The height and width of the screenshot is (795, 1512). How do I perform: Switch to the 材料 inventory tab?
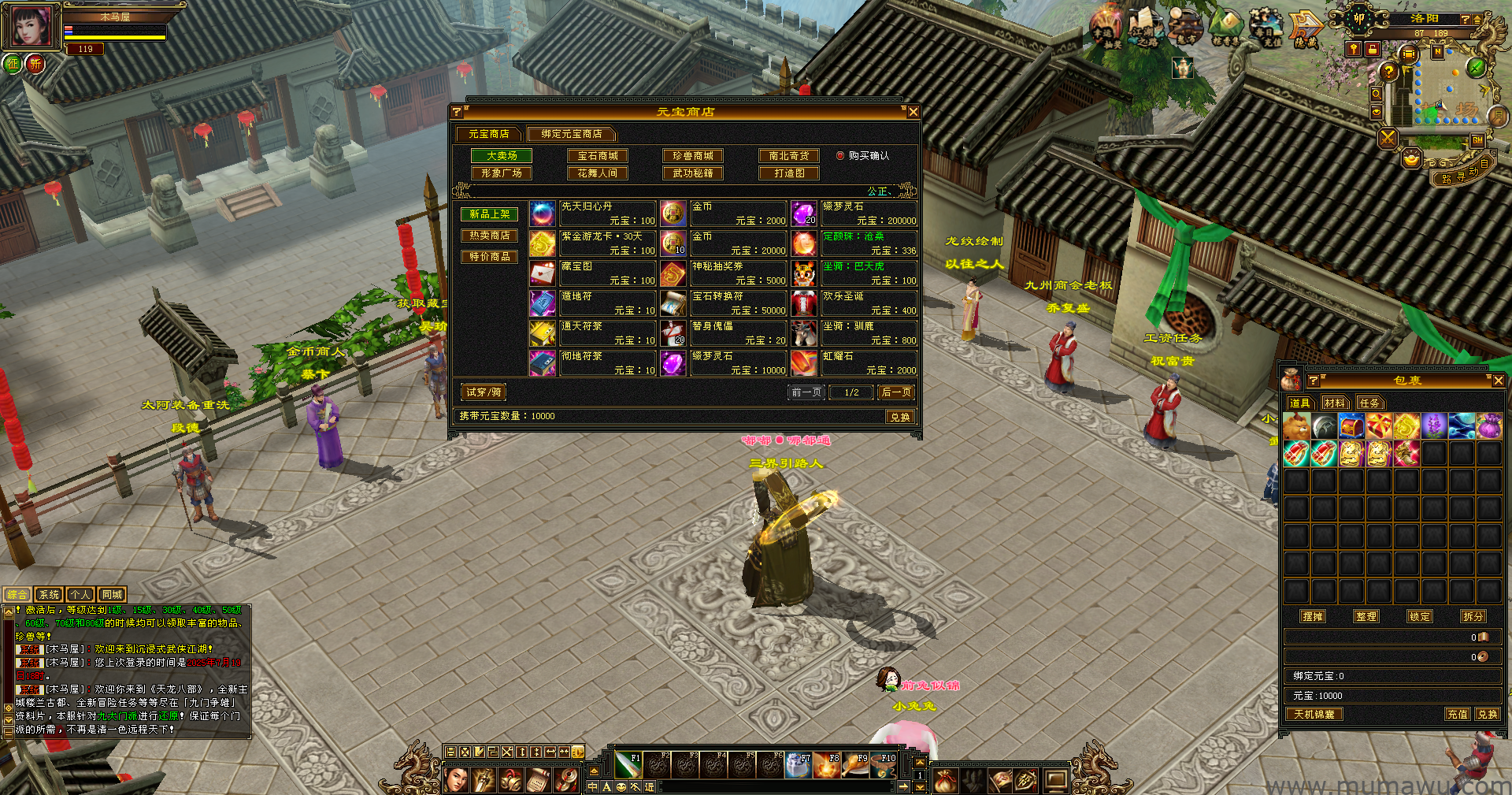pos(1334,403)
